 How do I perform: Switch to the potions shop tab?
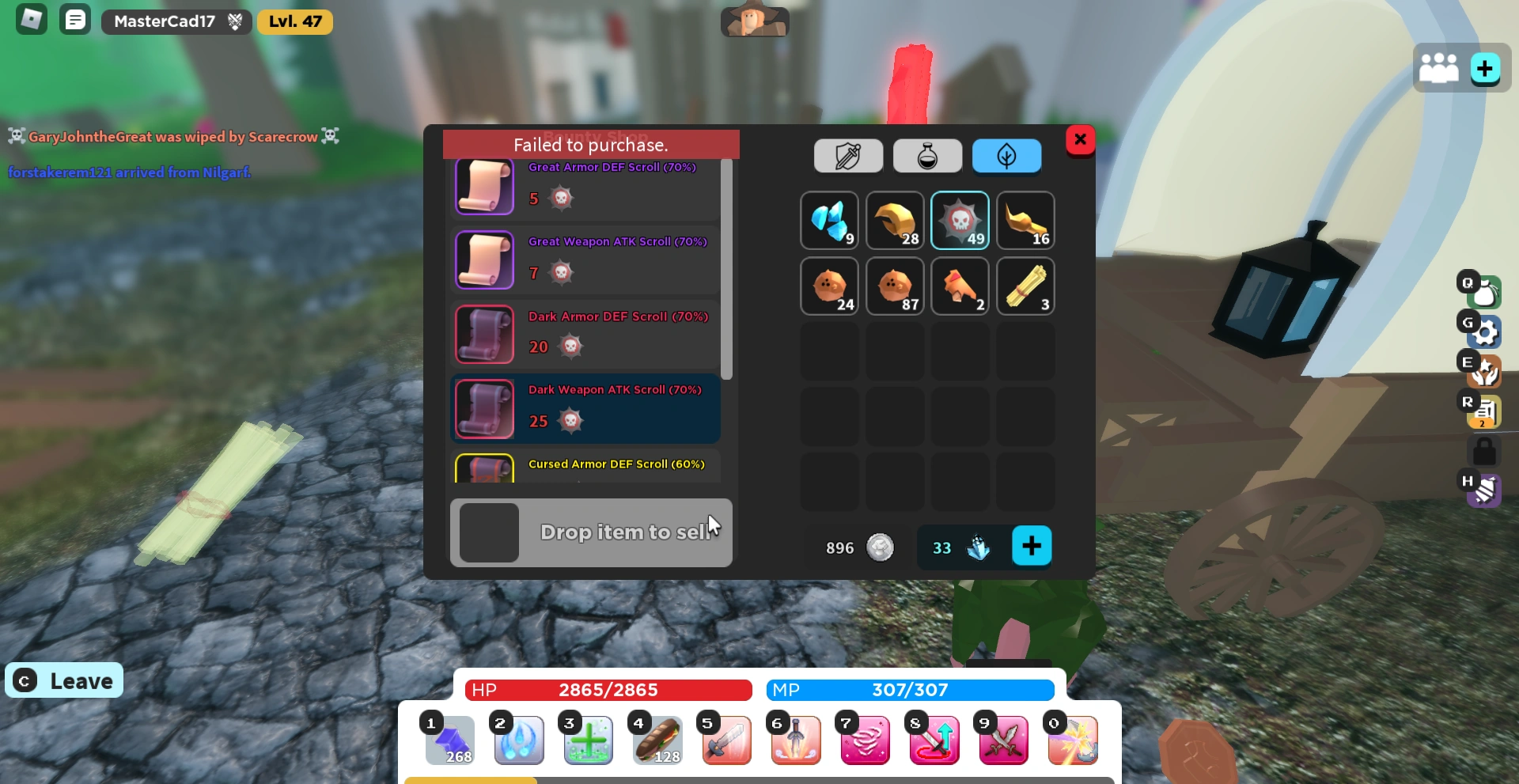click(x=926, y=156)
